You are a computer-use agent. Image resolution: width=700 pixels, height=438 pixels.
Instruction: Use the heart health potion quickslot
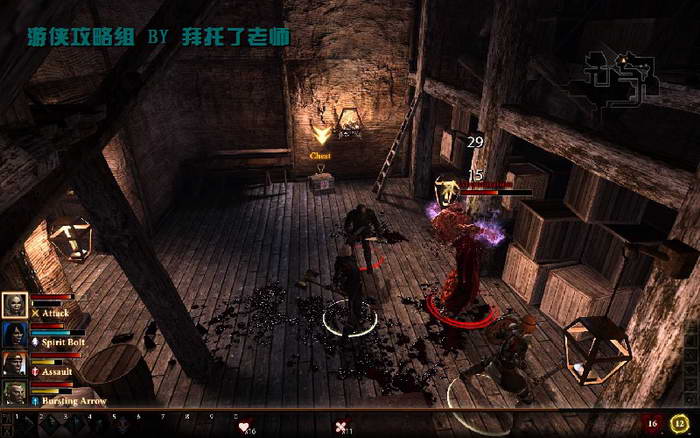(243, 427)
